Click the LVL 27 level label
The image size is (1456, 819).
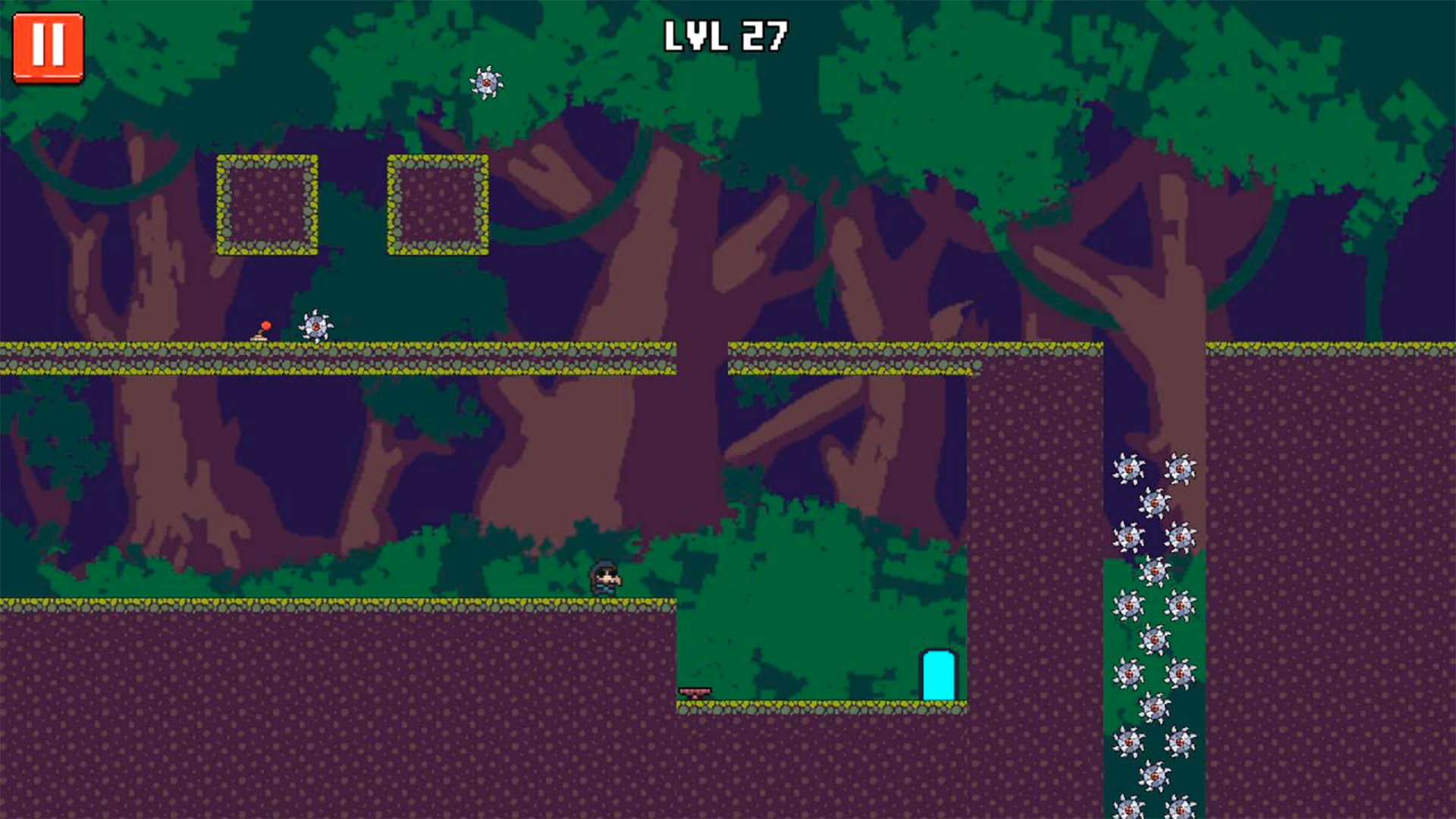click(x=726, y=33)
